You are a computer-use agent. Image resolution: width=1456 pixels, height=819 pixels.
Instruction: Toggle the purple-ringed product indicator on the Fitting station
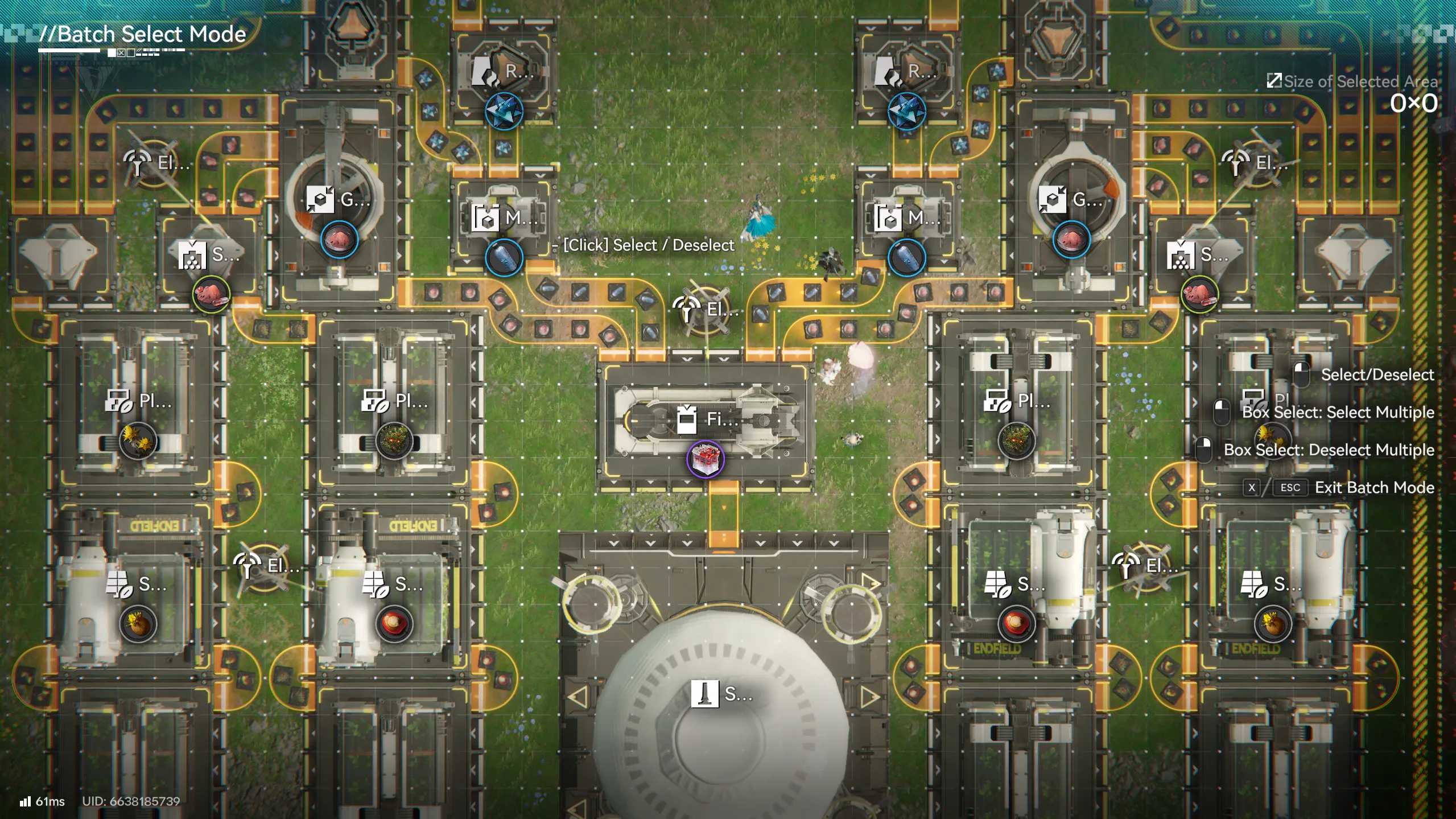pos(706,460)
